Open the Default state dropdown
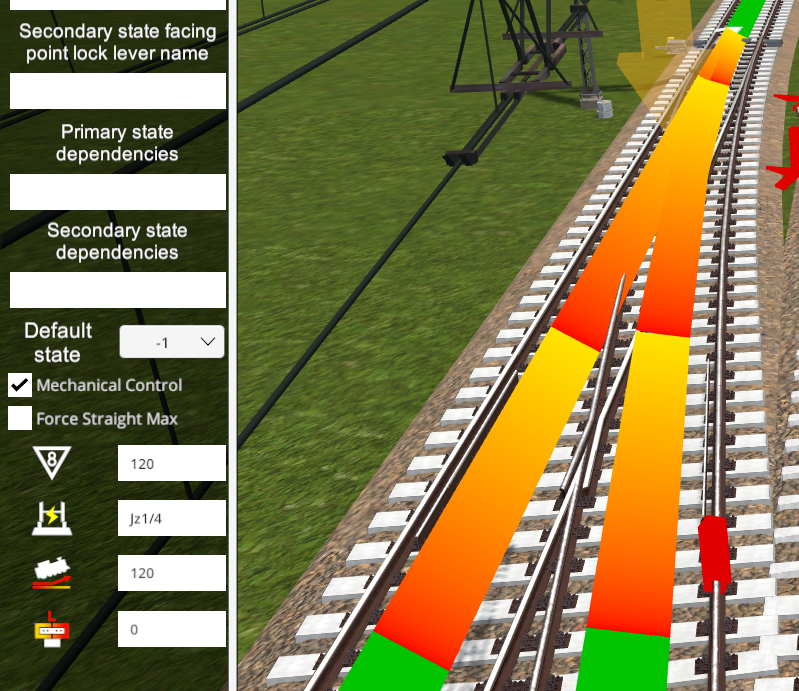 171,342
